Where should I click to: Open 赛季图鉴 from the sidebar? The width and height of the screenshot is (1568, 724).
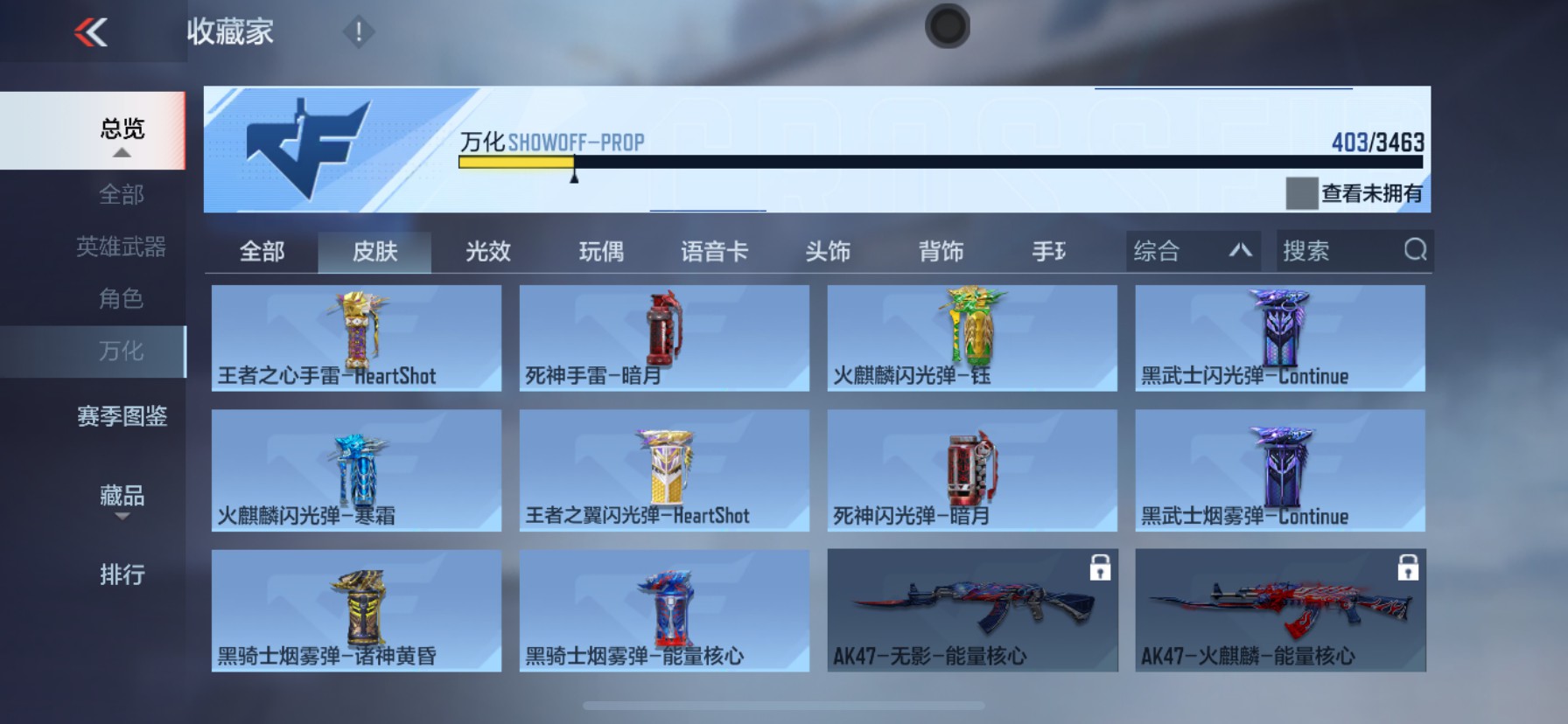click(122, 418)
